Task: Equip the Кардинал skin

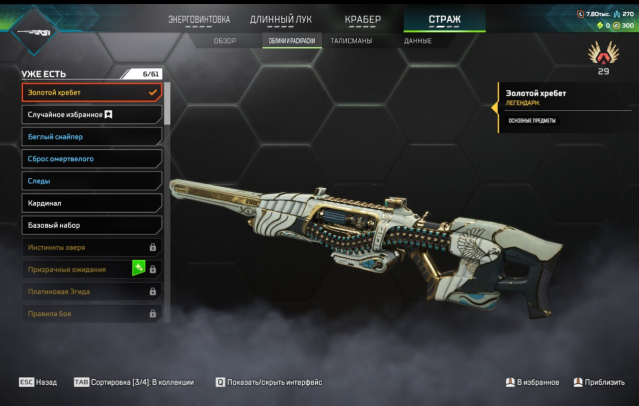Action: pyautogui.click(x=91, y=203)
